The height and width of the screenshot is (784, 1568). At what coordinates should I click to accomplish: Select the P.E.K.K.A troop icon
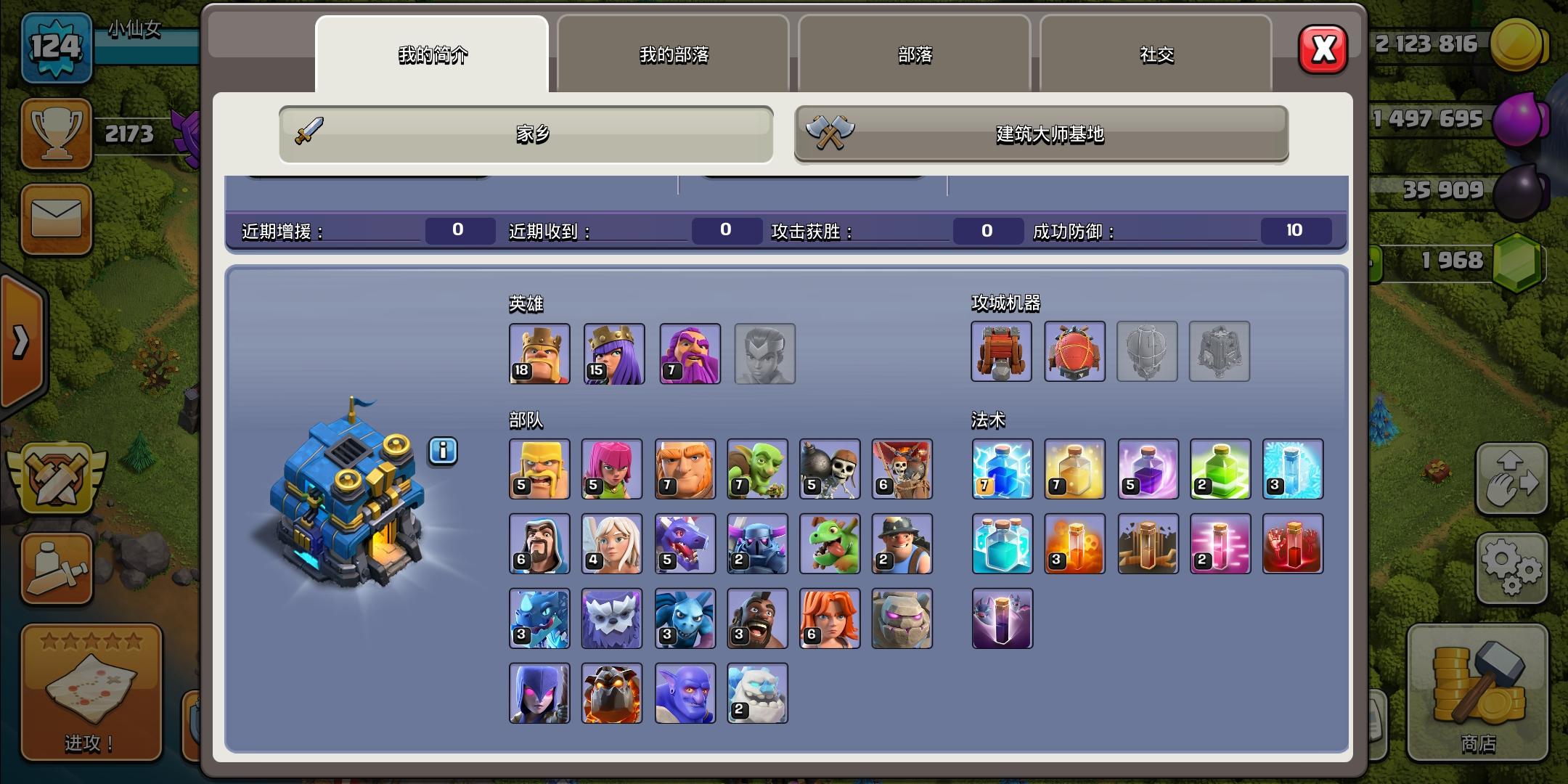[x=757, y=544]
